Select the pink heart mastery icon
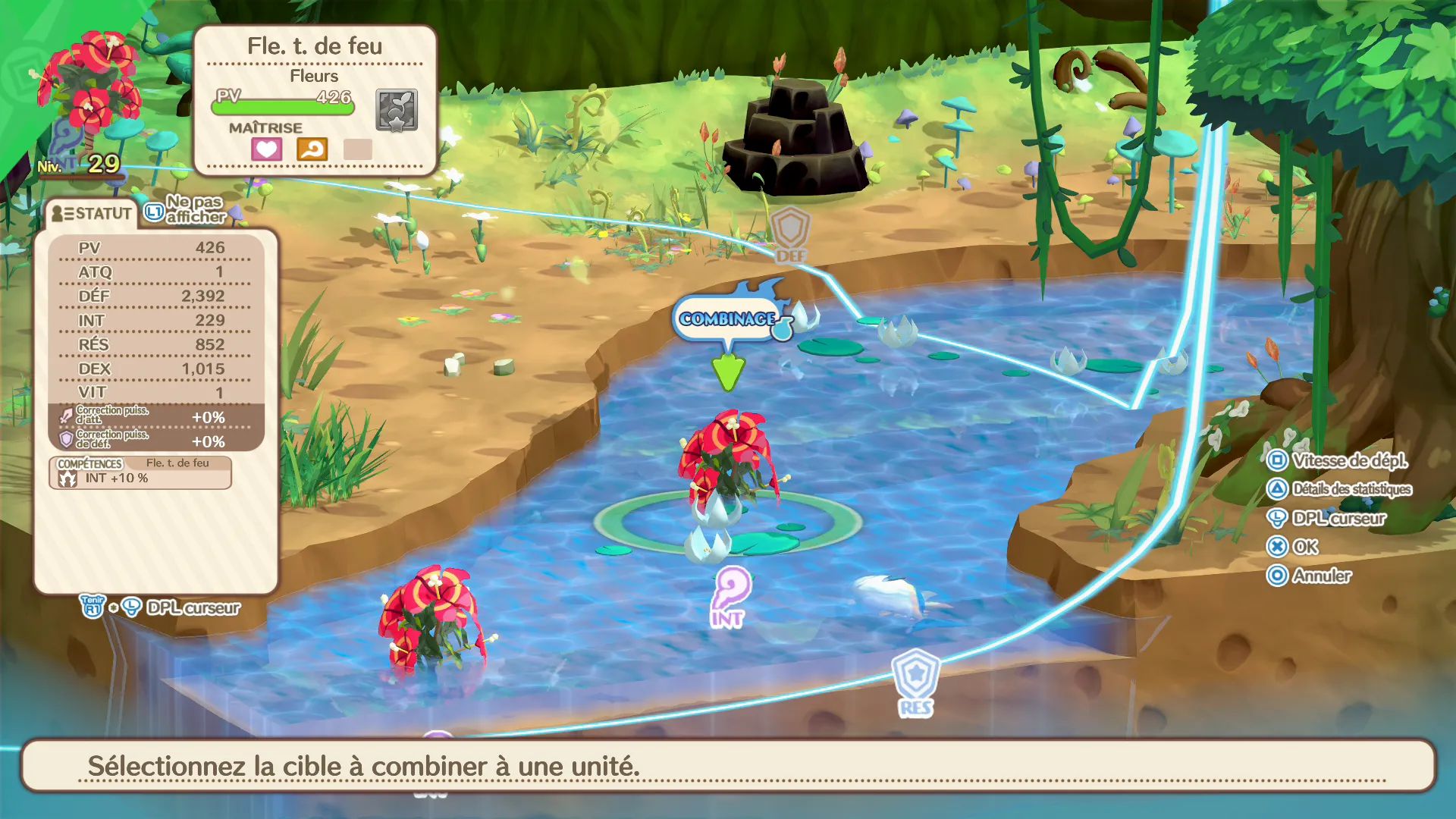 click(x=266, y=149)
